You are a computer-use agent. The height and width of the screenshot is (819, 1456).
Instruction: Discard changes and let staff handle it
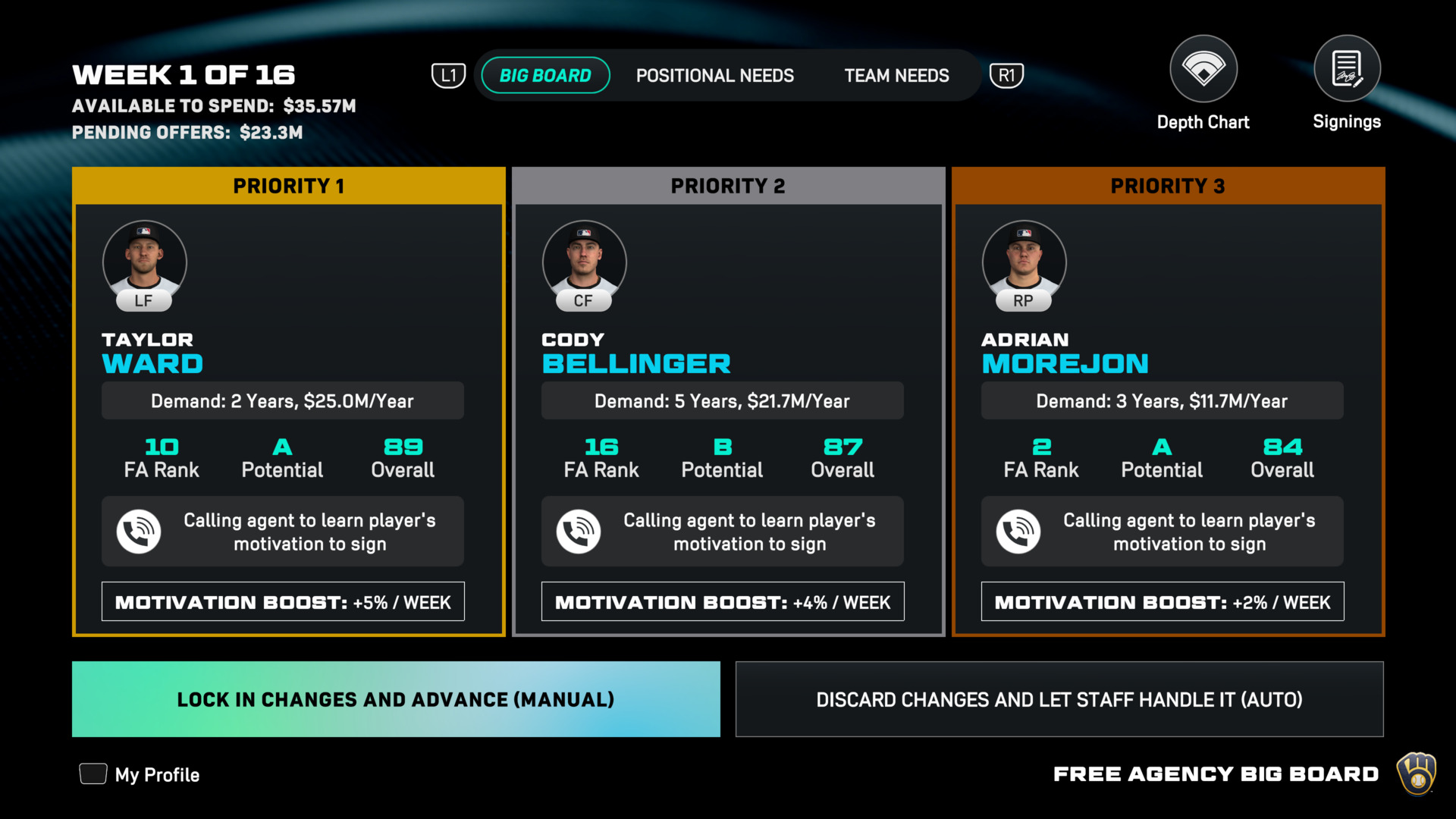click(x=1059, y=699)
